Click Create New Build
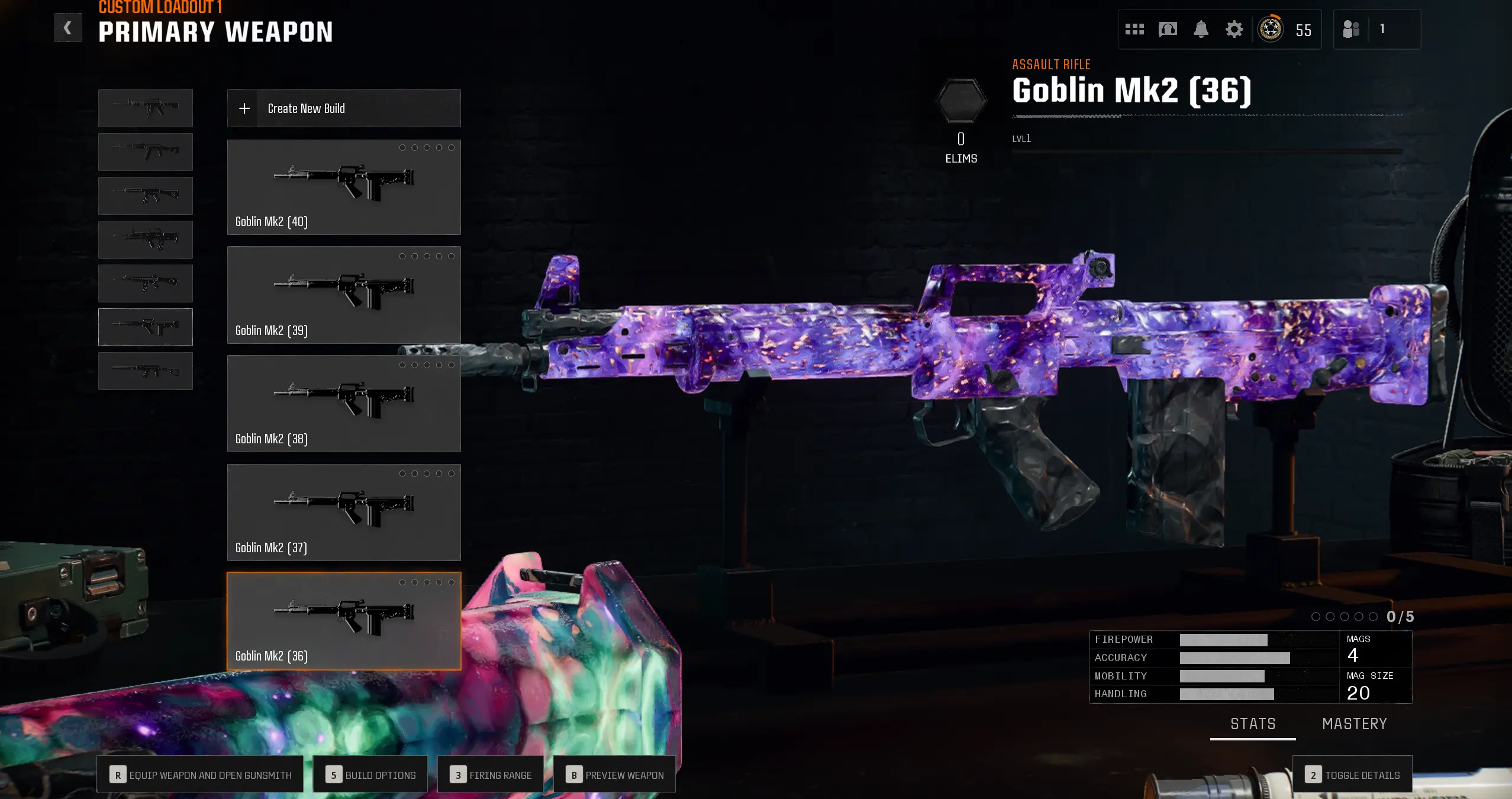Viewport: 1512px width, 799px height. [x=343, y=108]
